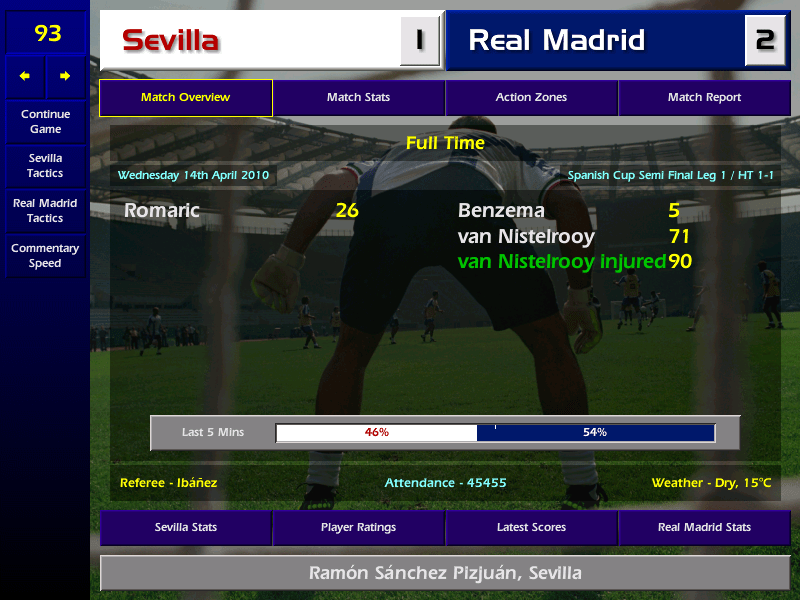Select goalscorer Romaric
800x600 pixels.
(x=162, y=211)
